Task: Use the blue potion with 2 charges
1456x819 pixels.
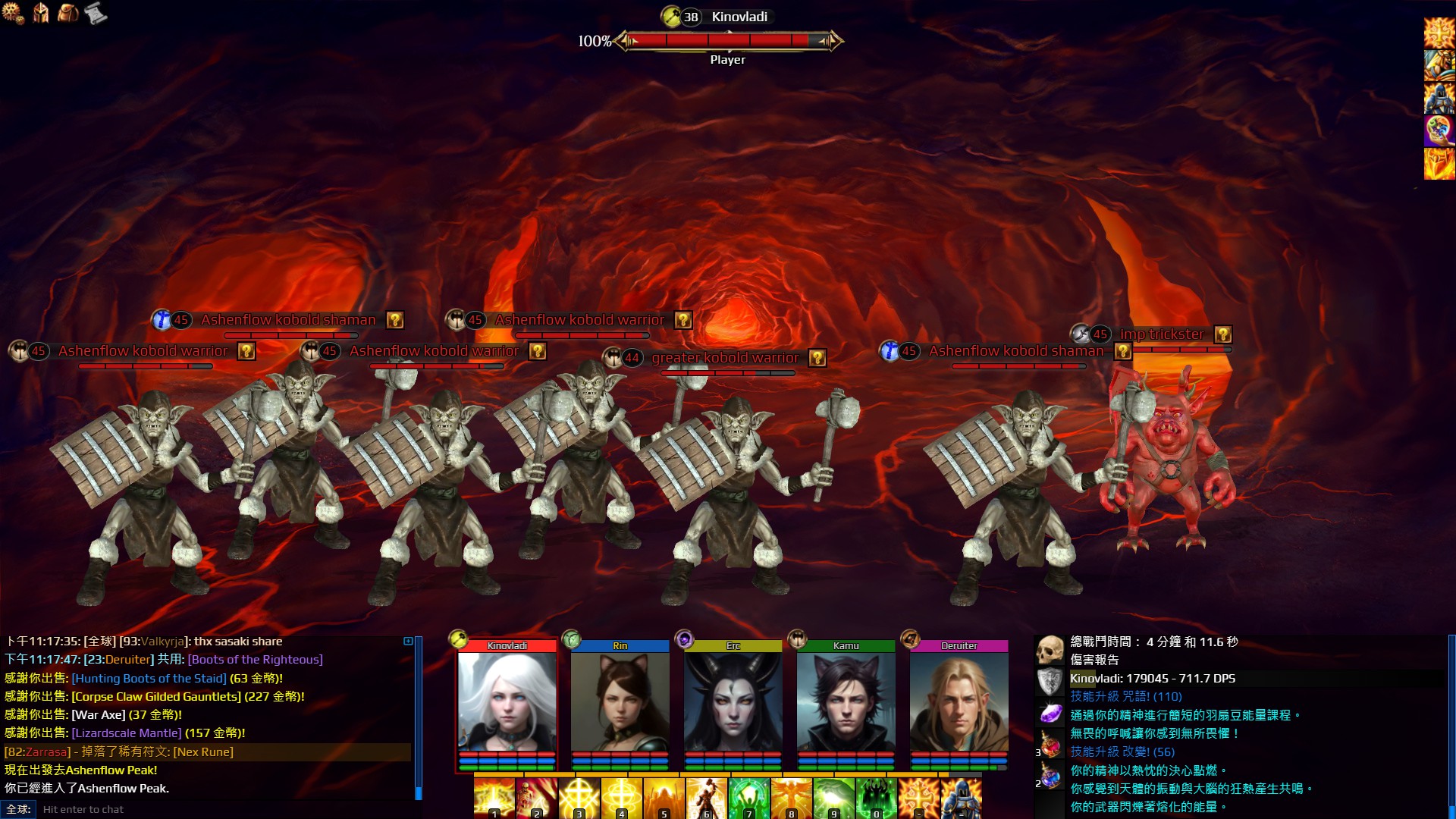Action: 1050,777
